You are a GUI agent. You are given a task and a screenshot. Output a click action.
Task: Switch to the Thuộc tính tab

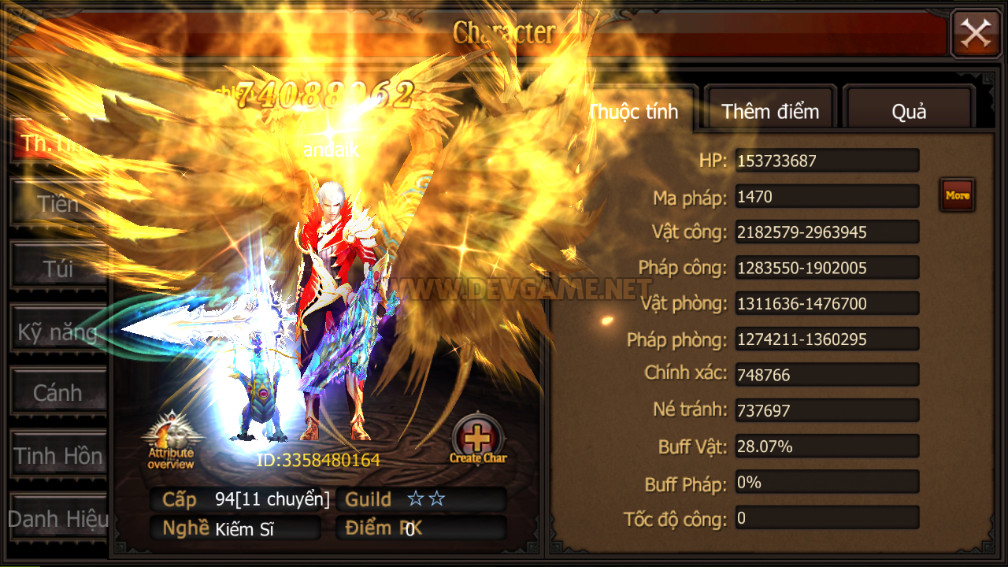(x=634, y=111)
